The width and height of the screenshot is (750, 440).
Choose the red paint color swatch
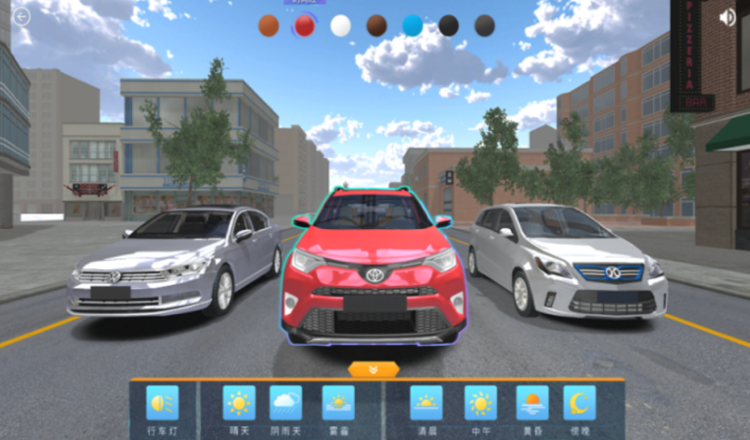point(305,26)
